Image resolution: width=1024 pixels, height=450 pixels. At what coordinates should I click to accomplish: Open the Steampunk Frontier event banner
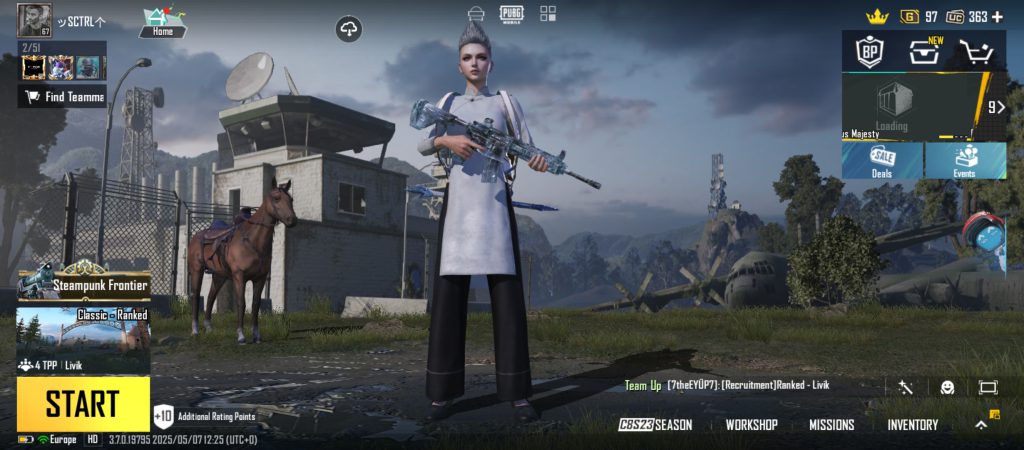click(84, 285)
